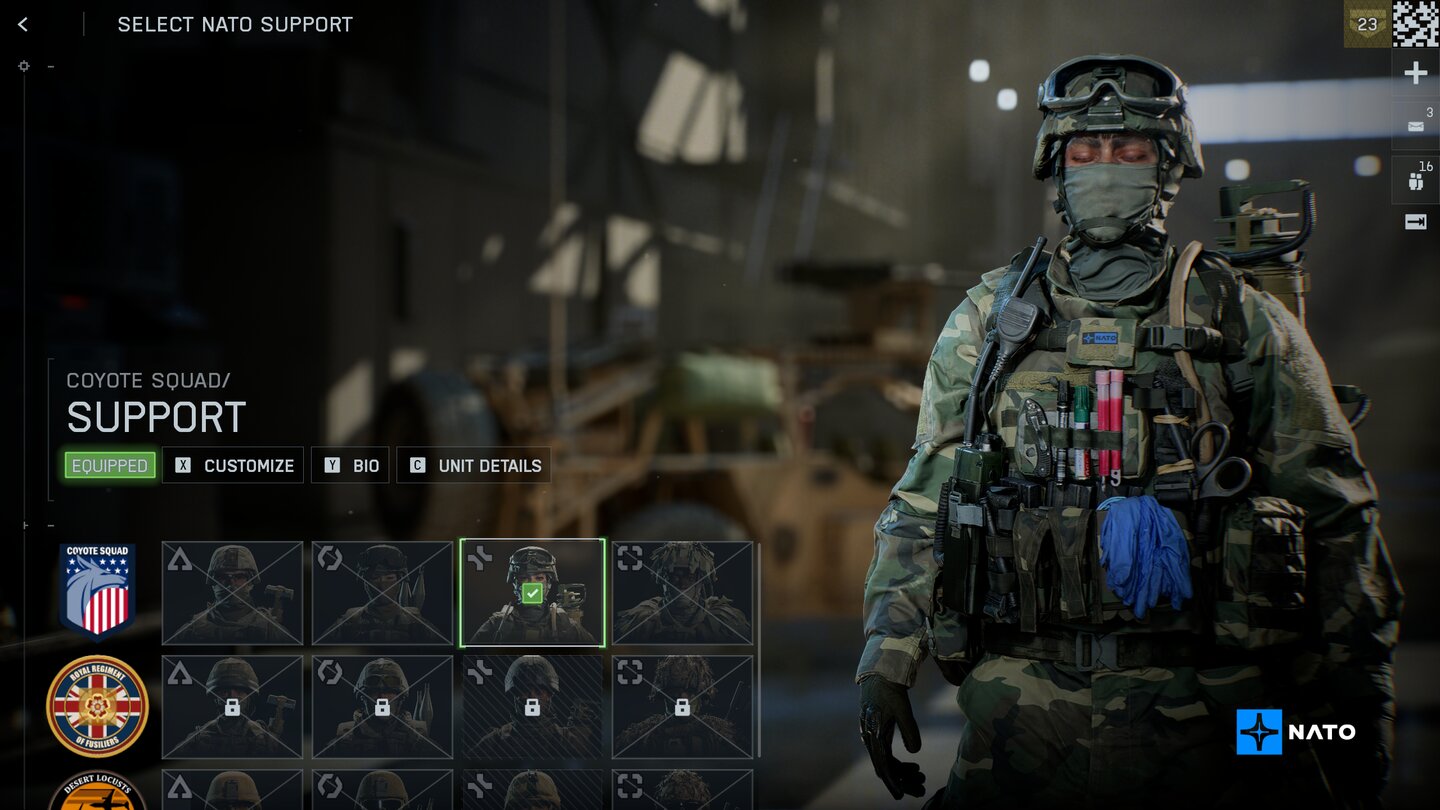Choose the Desert Locusts emblem
Viewport: 1440px width, 810px height.
pos(97,792)
